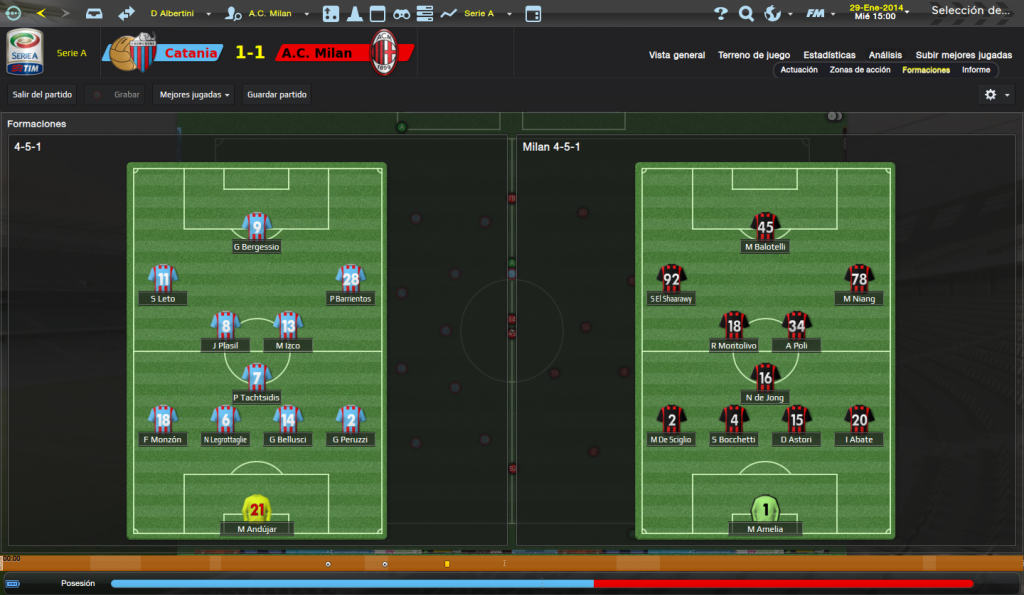Select N de Jong's player marker
This screenshot has height=595, width=1024.
[765, 378]
